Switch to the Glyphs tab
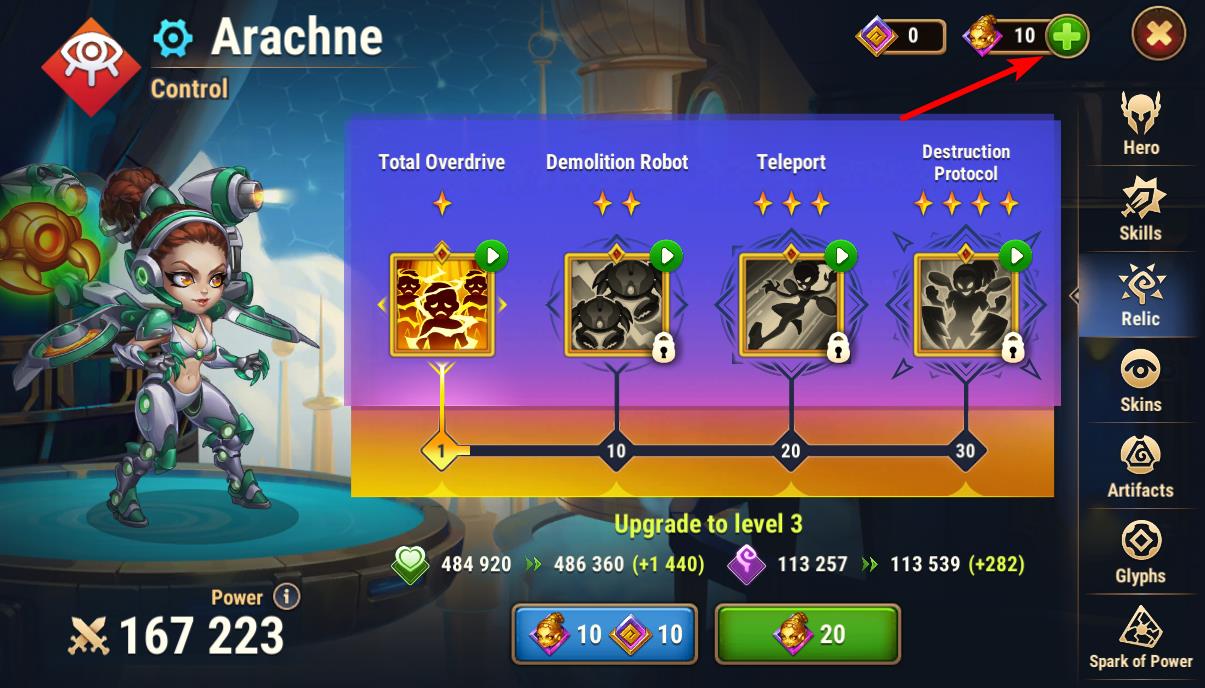This screenshot has height=688, width=1205. [1140, 554]
